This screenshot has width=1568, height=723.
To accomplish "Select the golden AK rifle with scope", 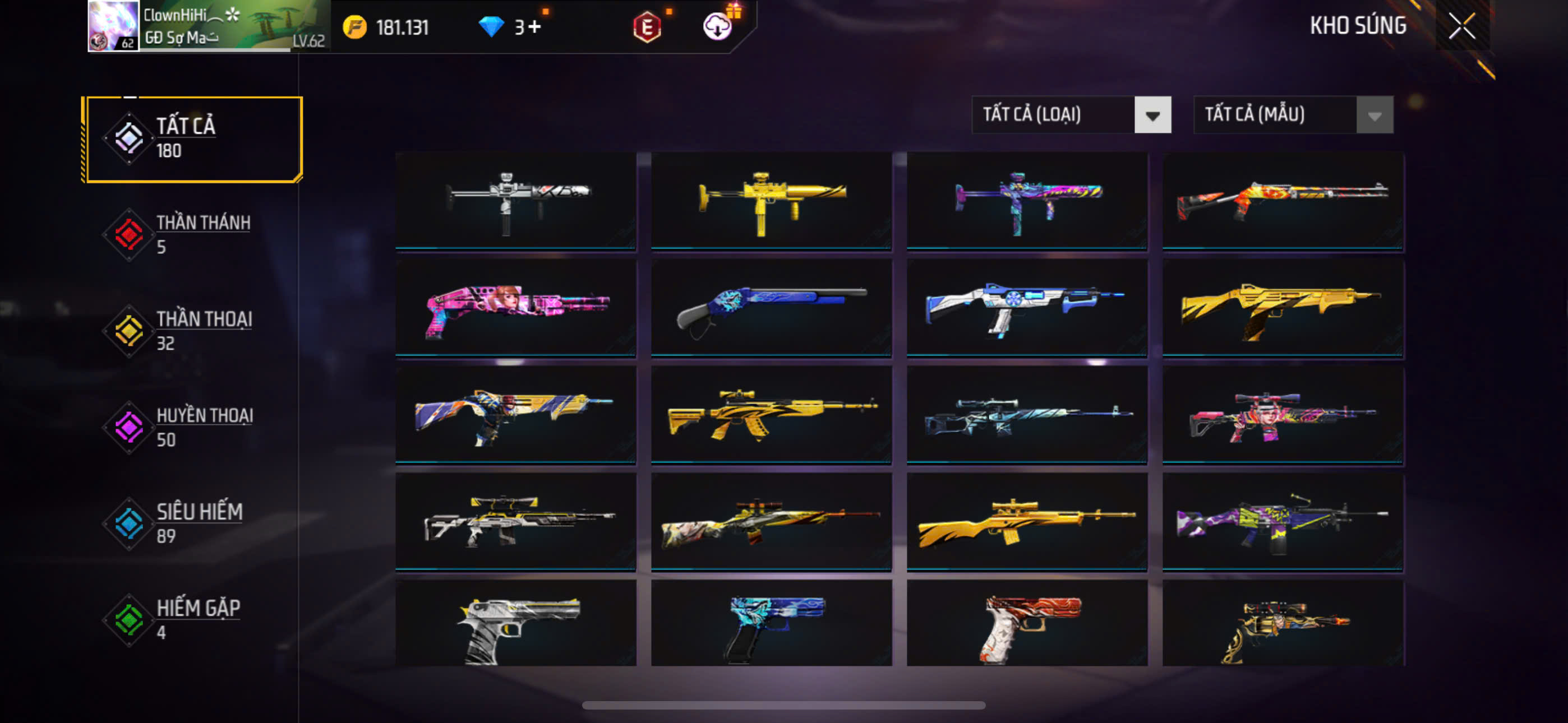I will tap(771, 414).
